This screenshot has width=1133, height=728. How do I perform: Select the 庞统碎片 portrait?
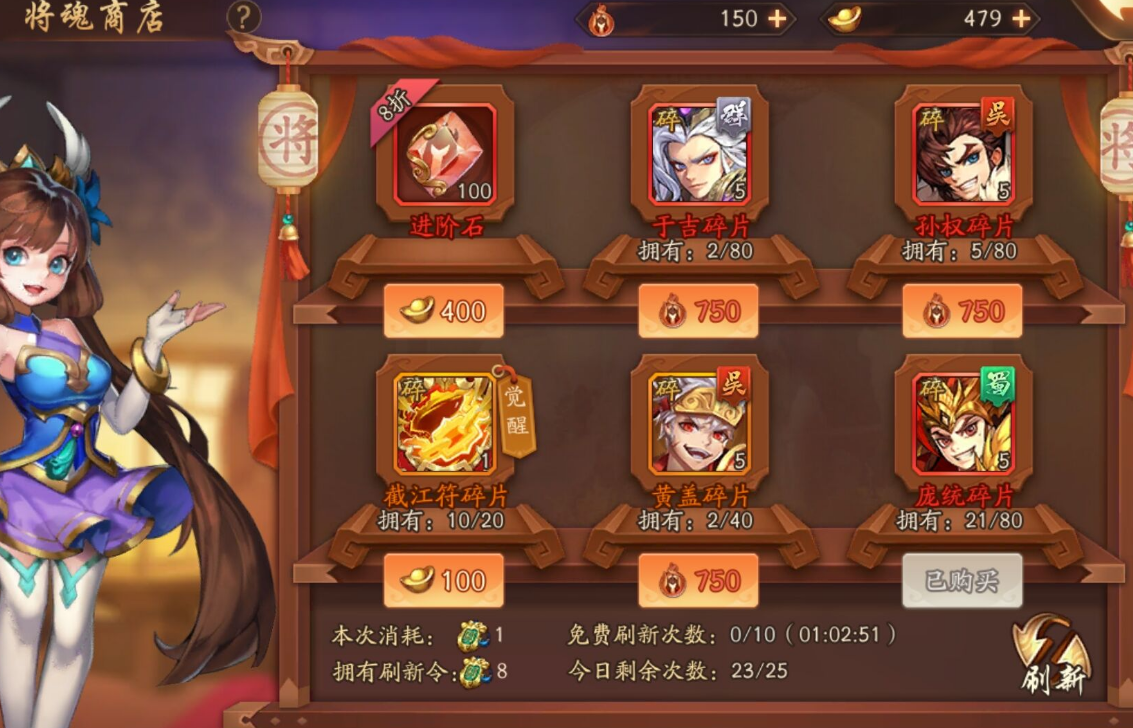pos(963,424)
